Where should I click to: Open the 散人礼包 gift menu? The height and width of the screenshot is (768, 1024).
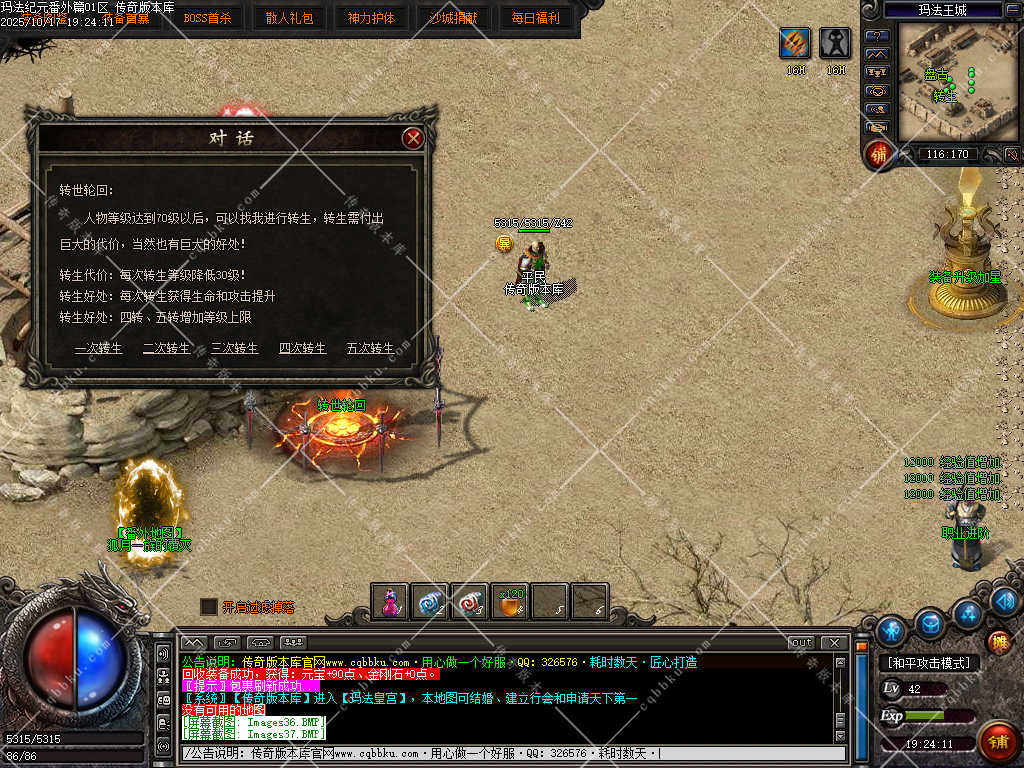pos(289,18)
